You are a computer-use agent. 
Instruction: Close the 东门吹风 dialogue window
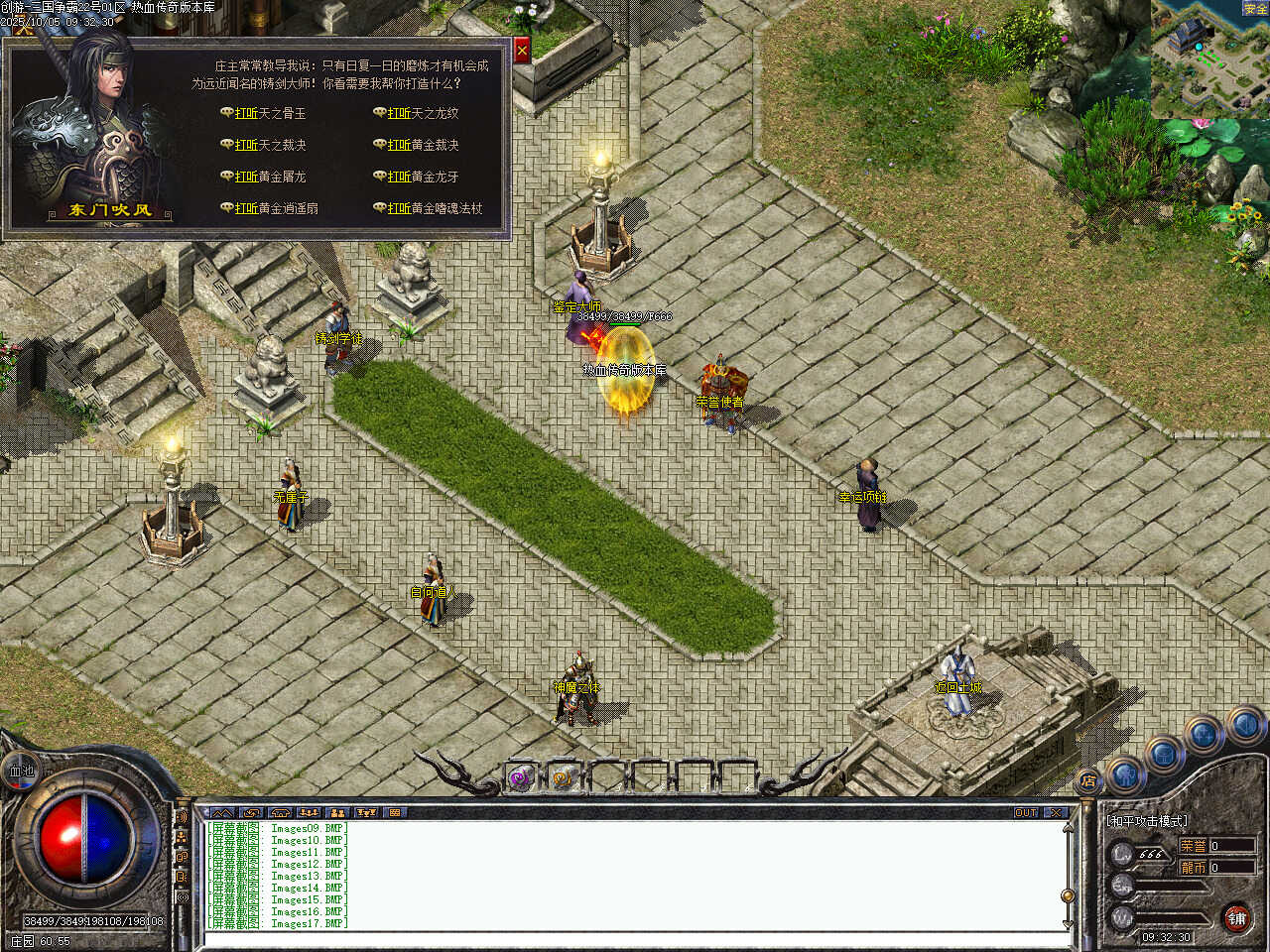click(522, 50)
